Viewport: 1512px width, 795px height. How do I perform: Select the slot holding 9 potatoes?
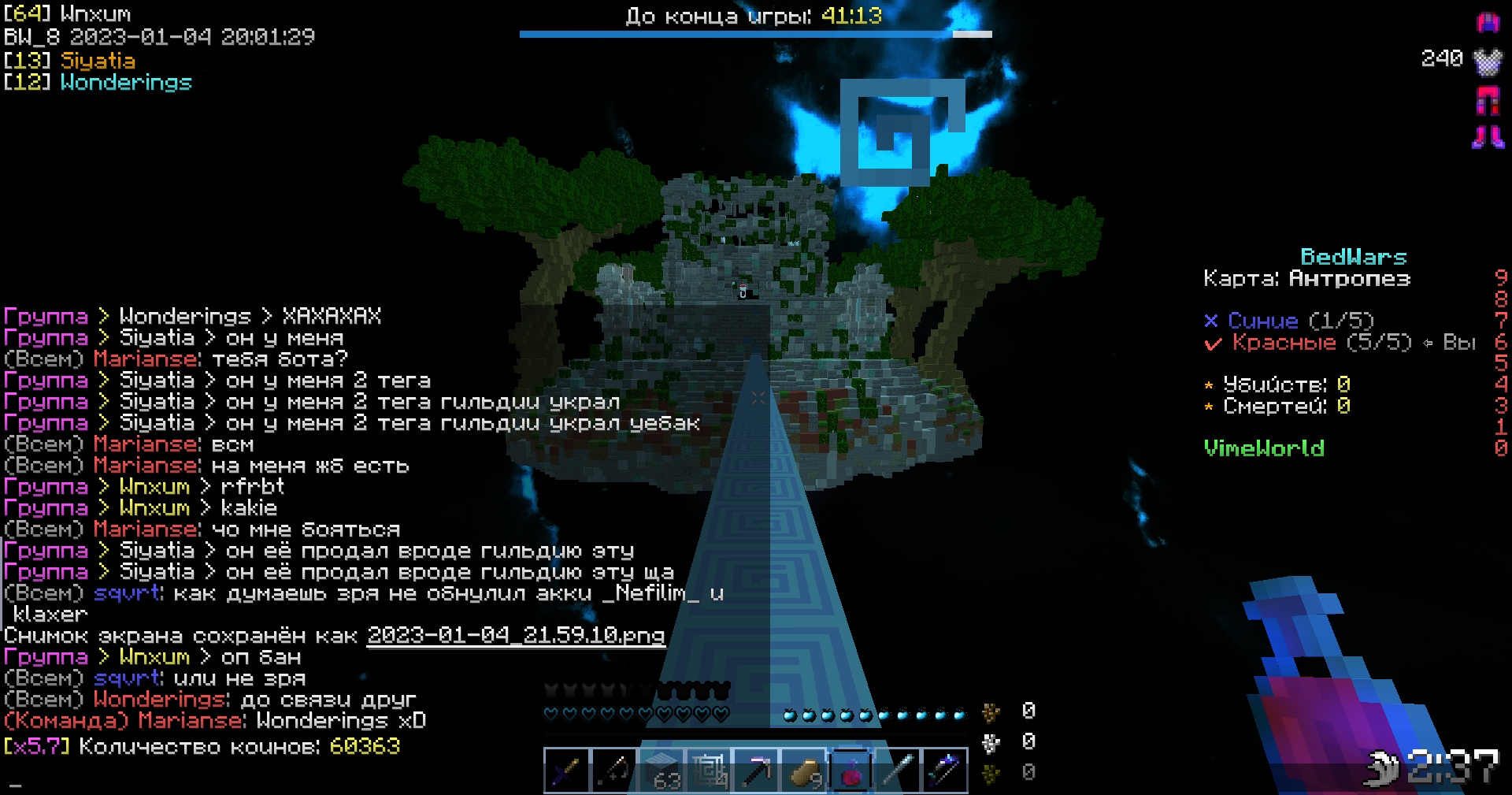[x=803, y=770]
